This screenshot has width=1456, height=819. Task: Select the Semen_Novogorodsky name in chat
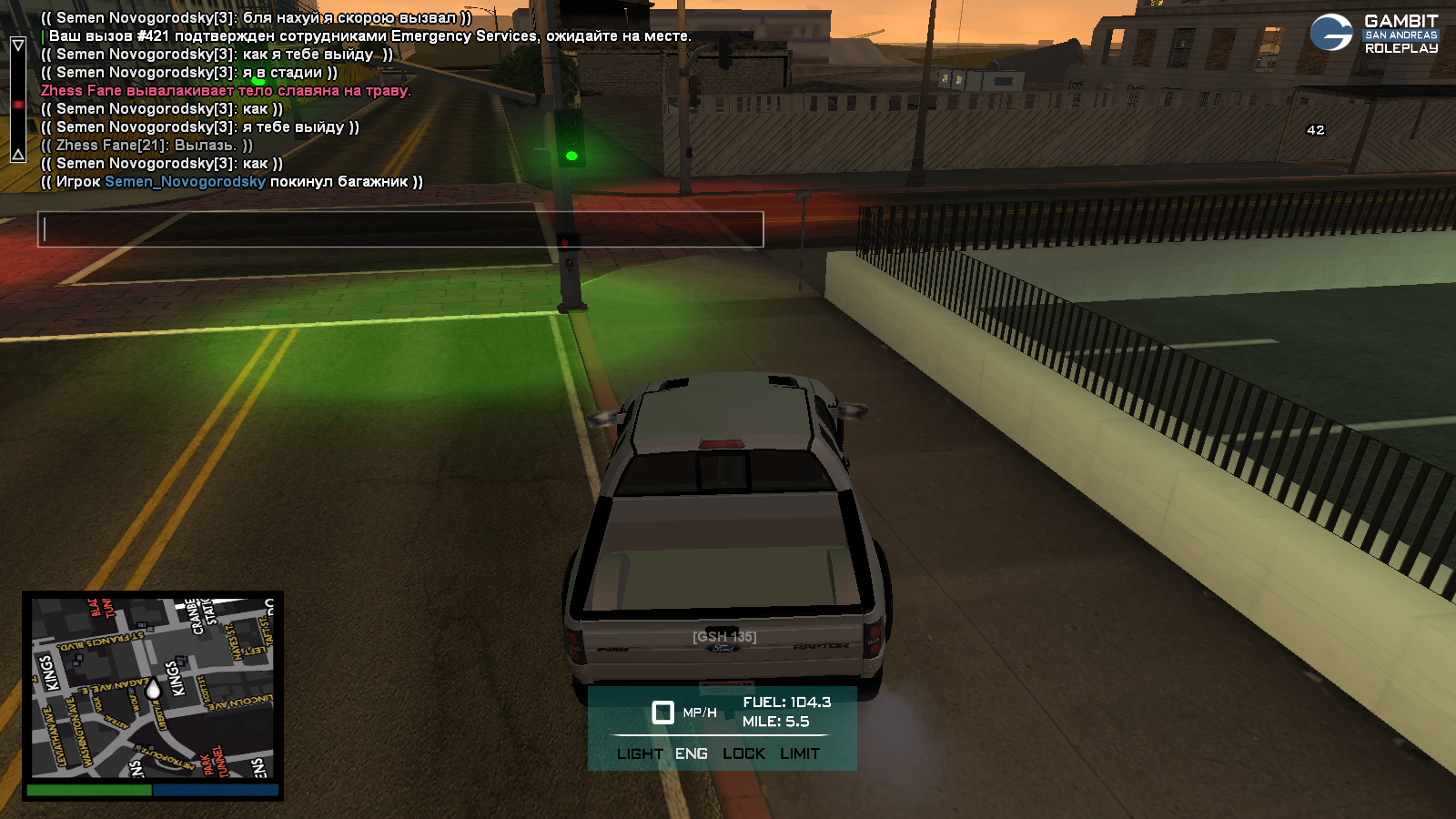(185, 182)
